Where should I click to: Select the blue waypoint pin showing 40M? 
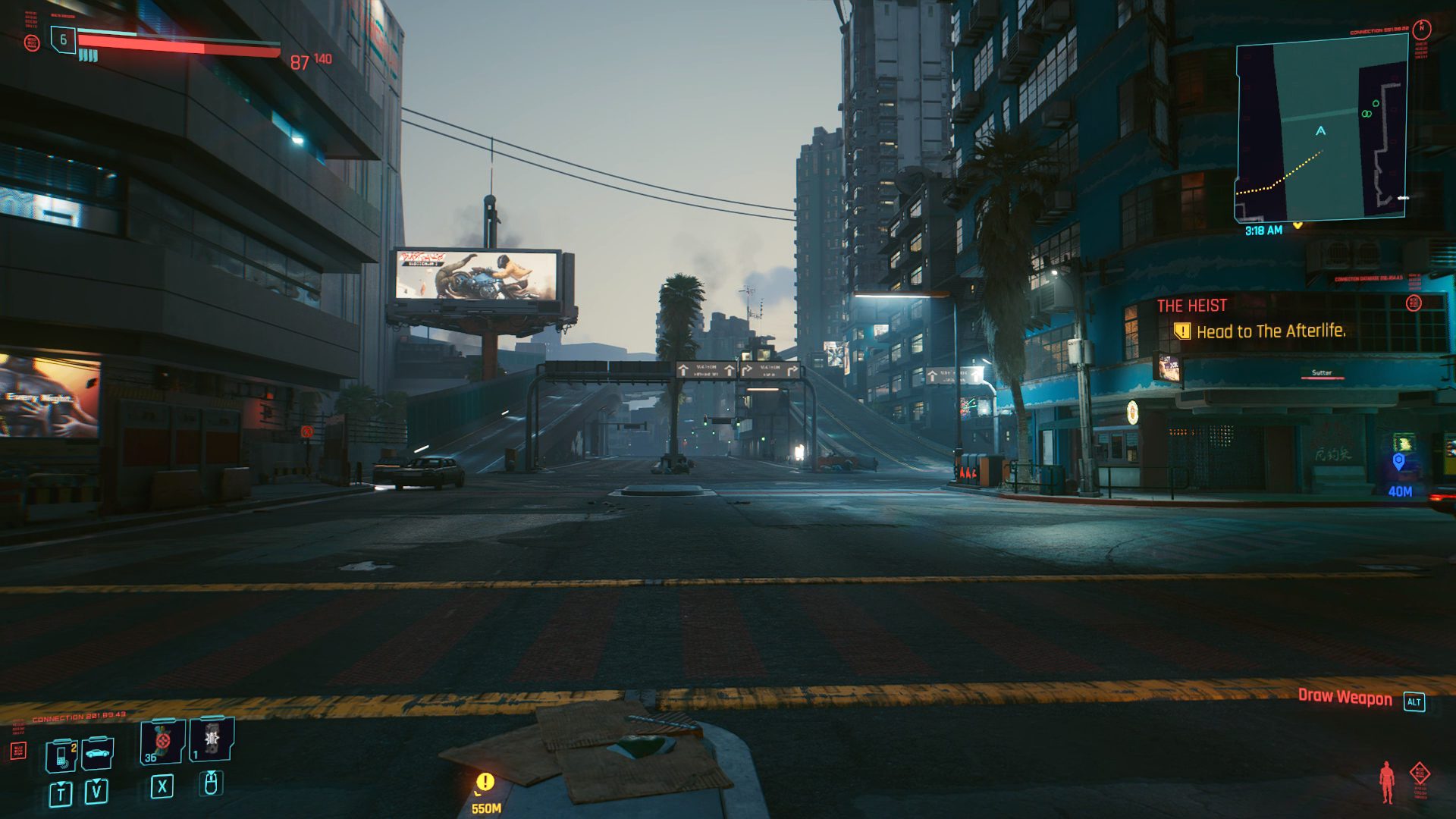tap(1399, 462)
